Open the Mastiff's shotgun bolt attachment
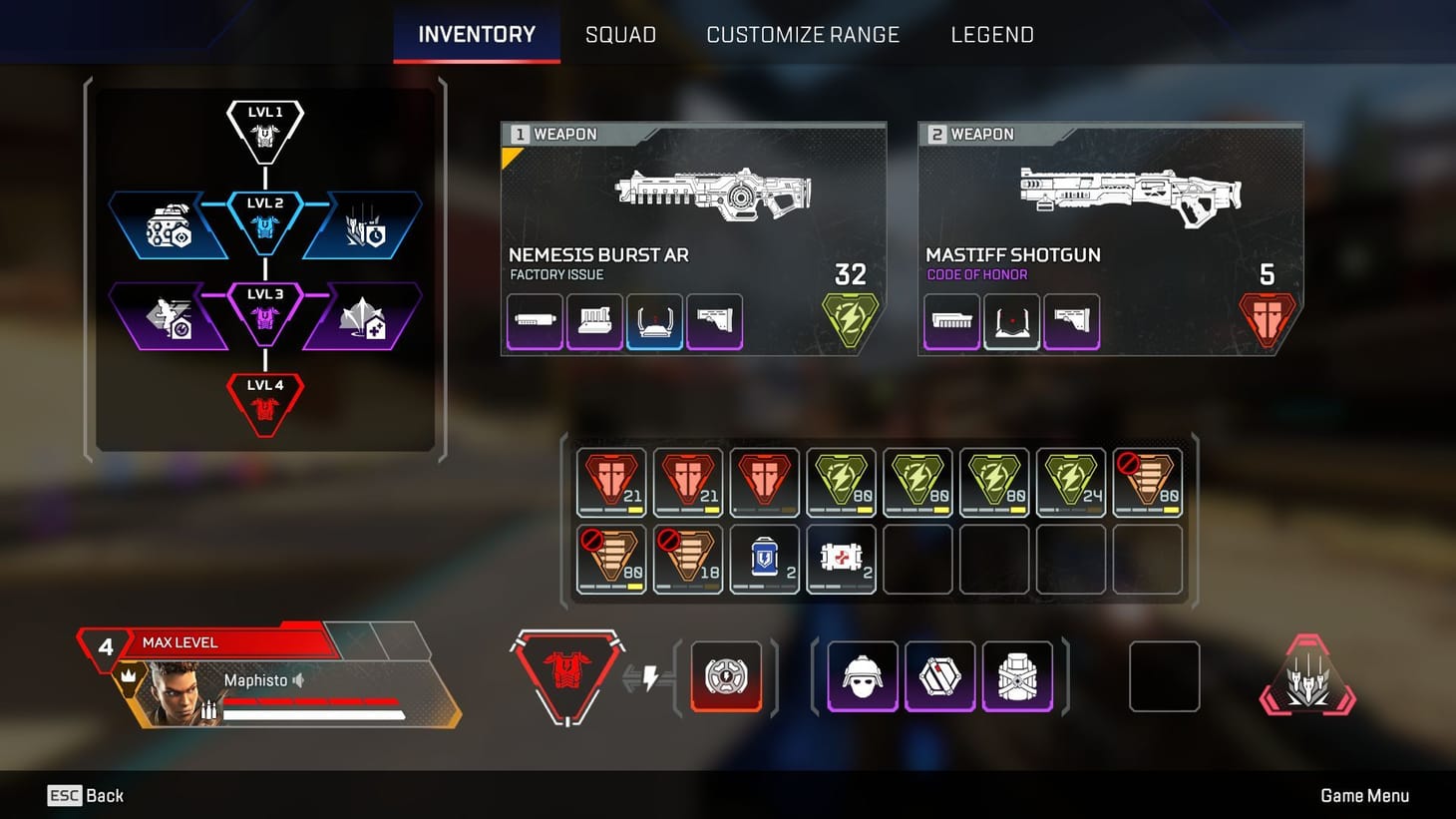Viewport: 1456px width, 819px height. coord(950,321)
